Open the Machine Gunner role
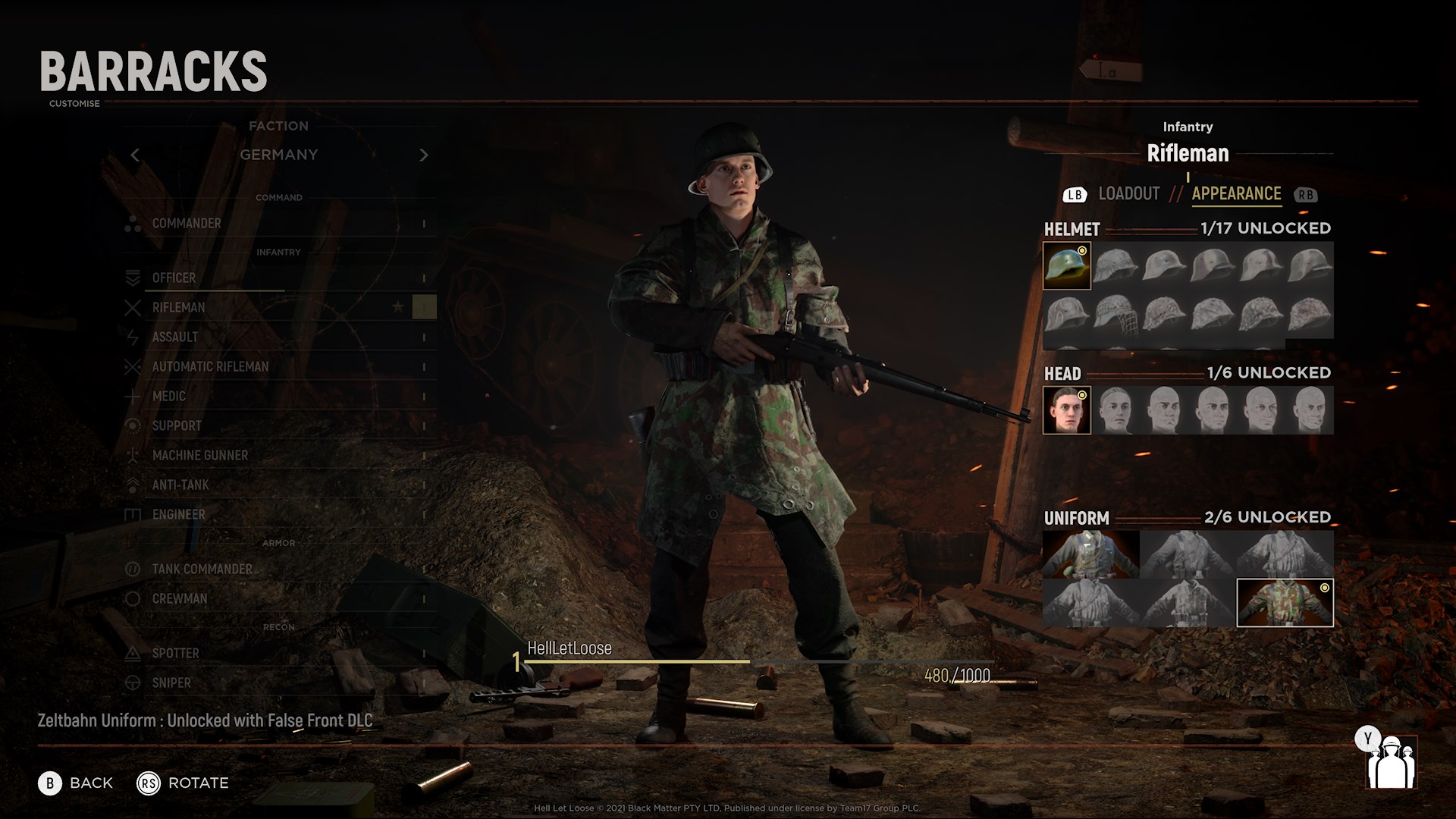 tap(199, 456)
